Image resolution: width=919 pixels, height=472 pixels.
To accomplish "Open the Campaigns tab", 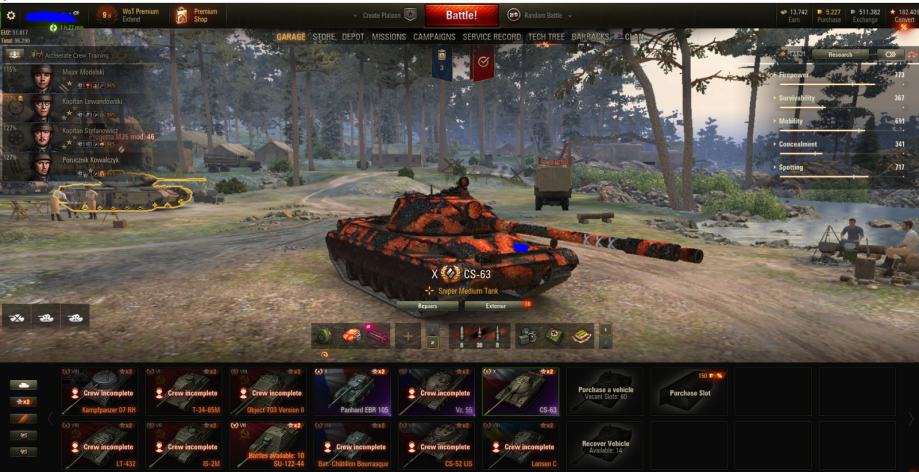I will 434,37.
